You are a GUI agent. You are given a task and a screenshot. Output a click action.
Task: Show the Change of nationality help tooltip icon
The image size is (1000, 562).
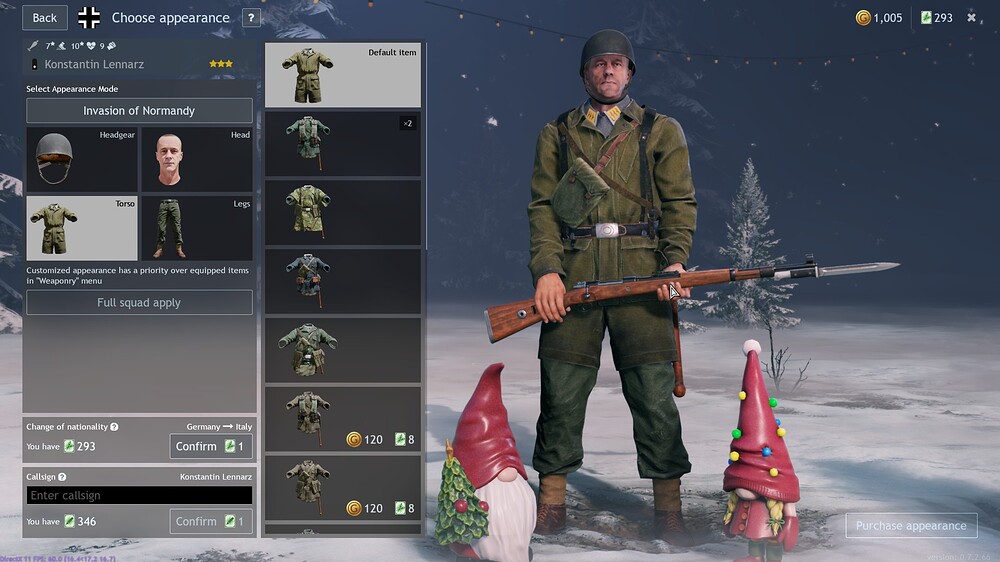click(114, 427)
